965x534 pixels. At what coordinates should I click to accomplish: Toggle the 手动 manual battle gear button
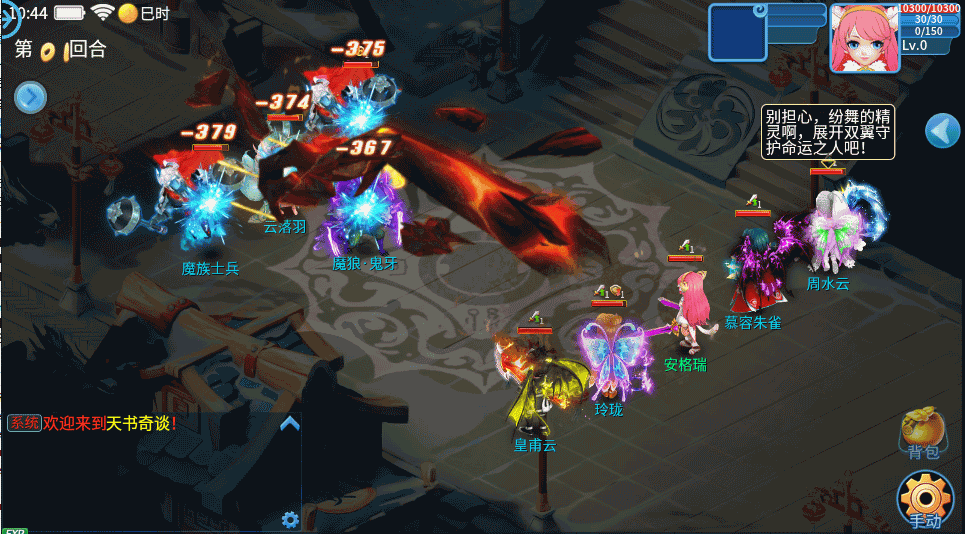(925, 498)
